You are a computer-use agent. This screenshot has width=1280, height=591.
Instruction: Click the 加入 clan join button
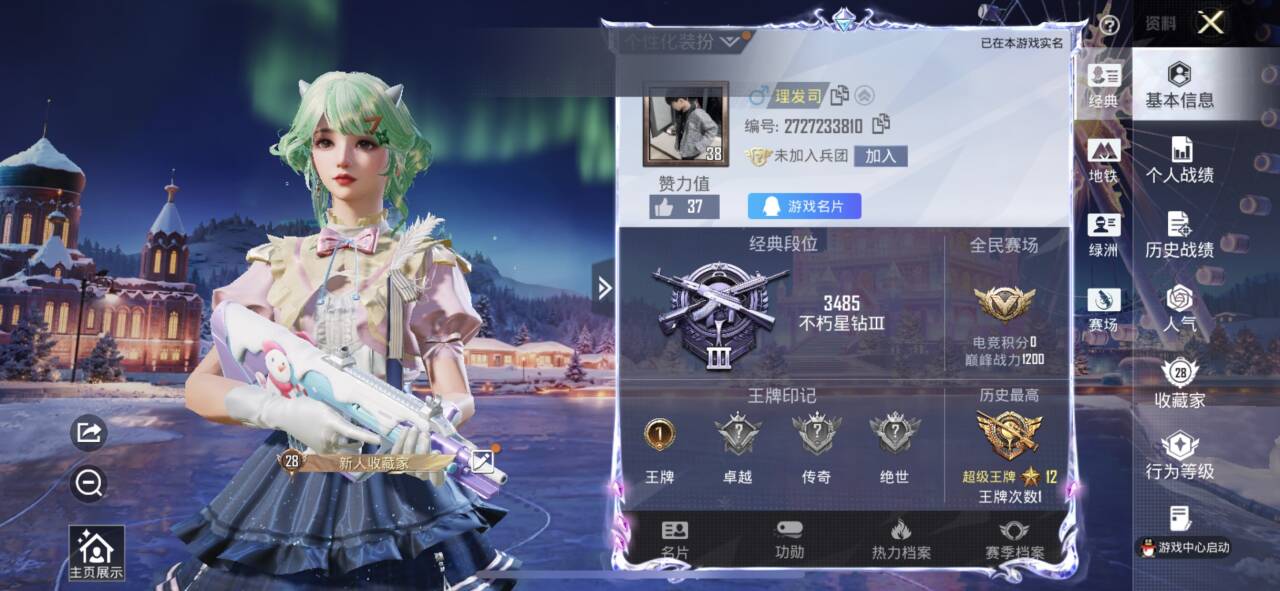tap(881, 156)
